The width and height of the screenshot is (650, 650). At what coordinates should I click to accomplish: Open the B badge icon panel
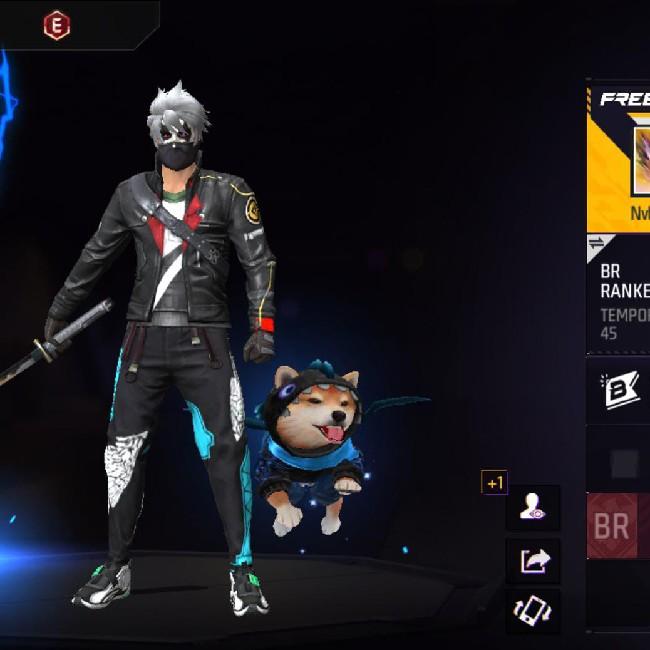coord(620,390)
